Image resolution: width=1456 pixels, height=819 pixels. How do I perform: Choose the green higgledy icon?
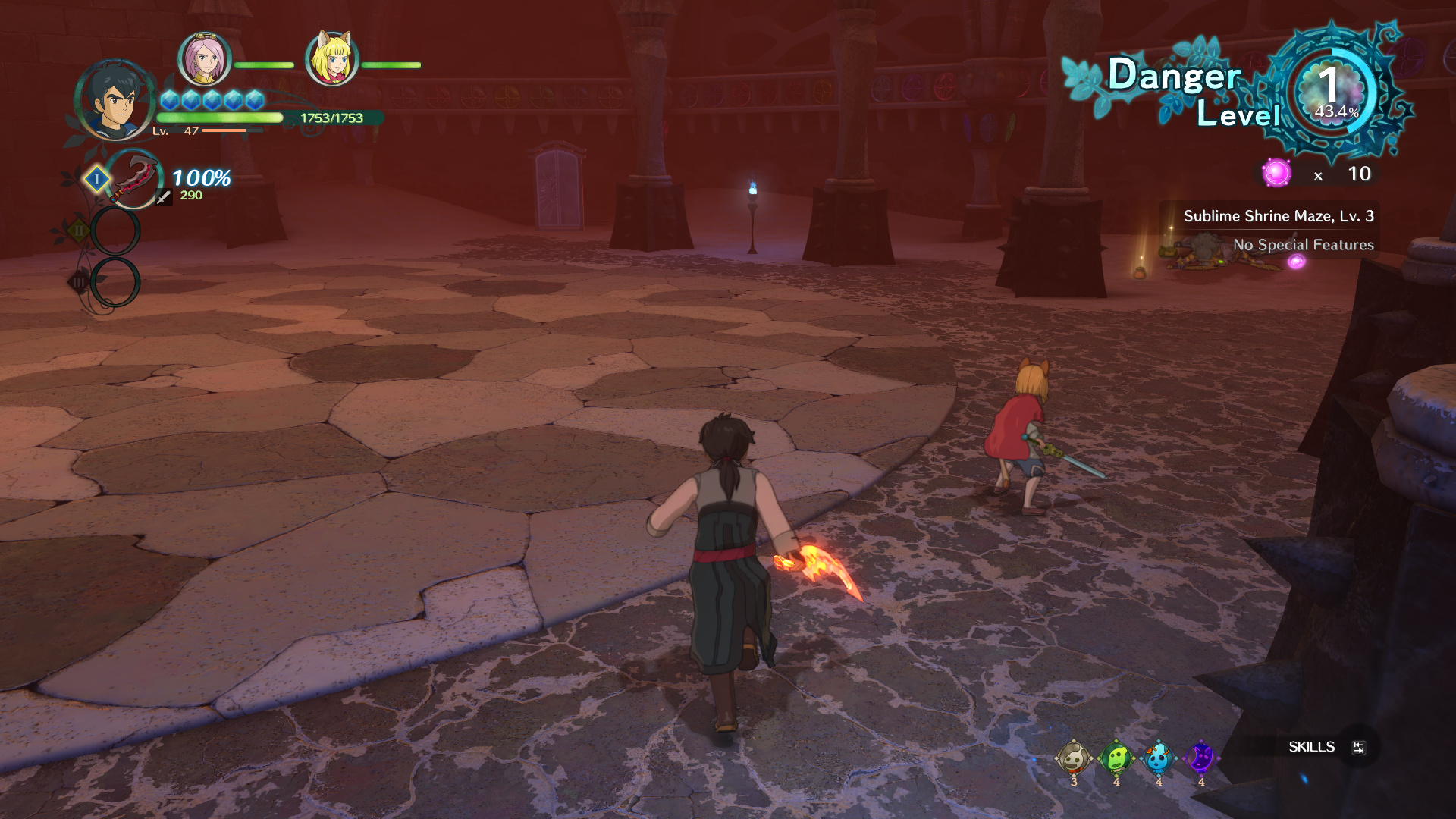coord(1116,758)
